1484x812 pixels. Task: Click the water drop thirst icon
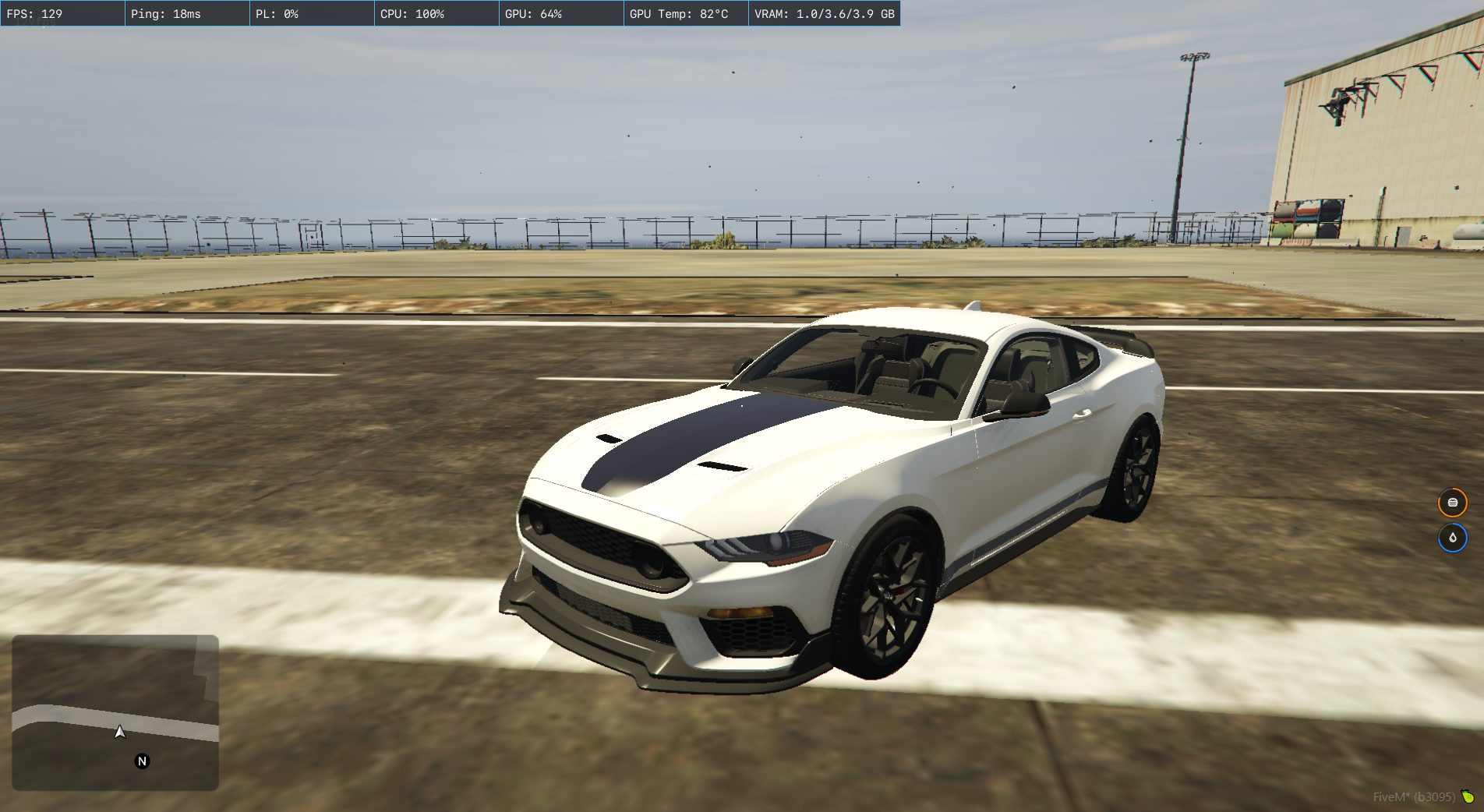(1452, 538)
